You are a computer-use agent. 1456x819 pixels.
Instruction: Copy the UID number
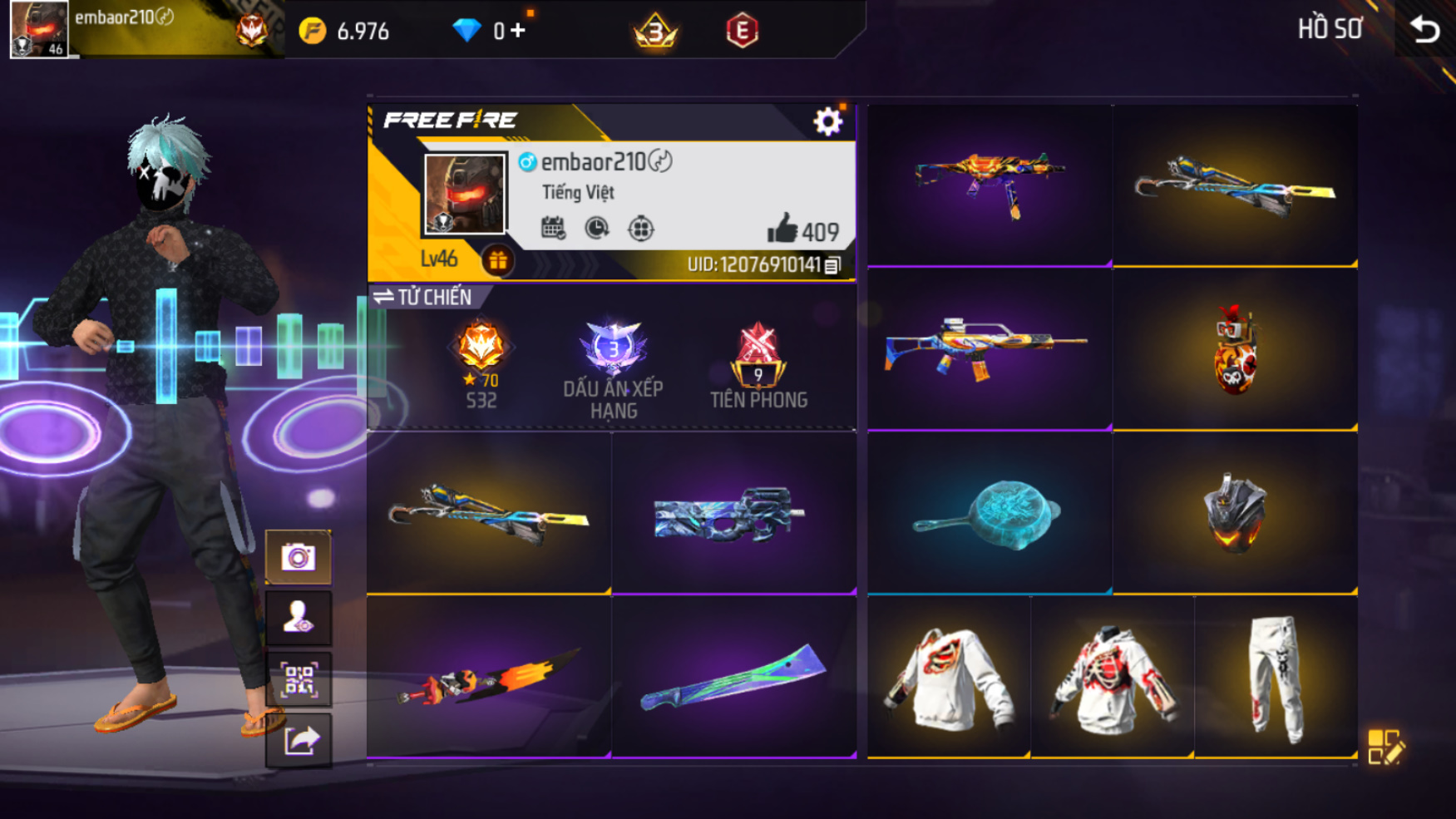point(832,265)
